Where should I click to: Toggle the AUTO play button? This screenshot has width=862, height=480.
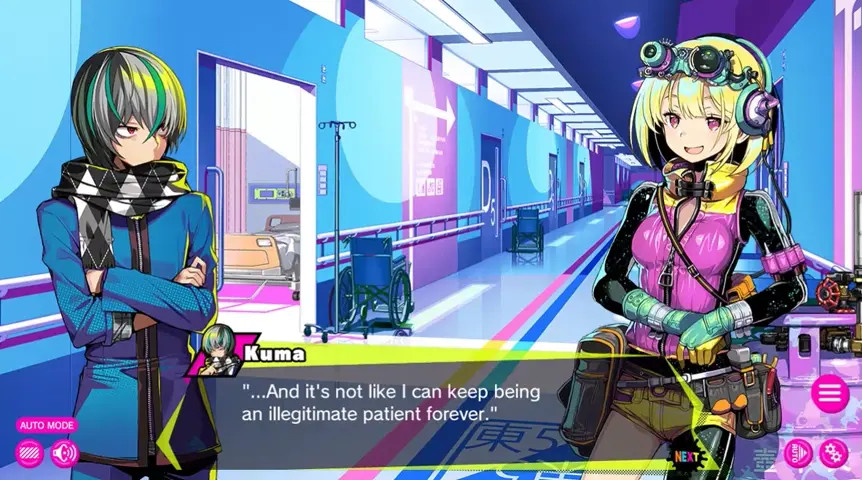[798, 453]
